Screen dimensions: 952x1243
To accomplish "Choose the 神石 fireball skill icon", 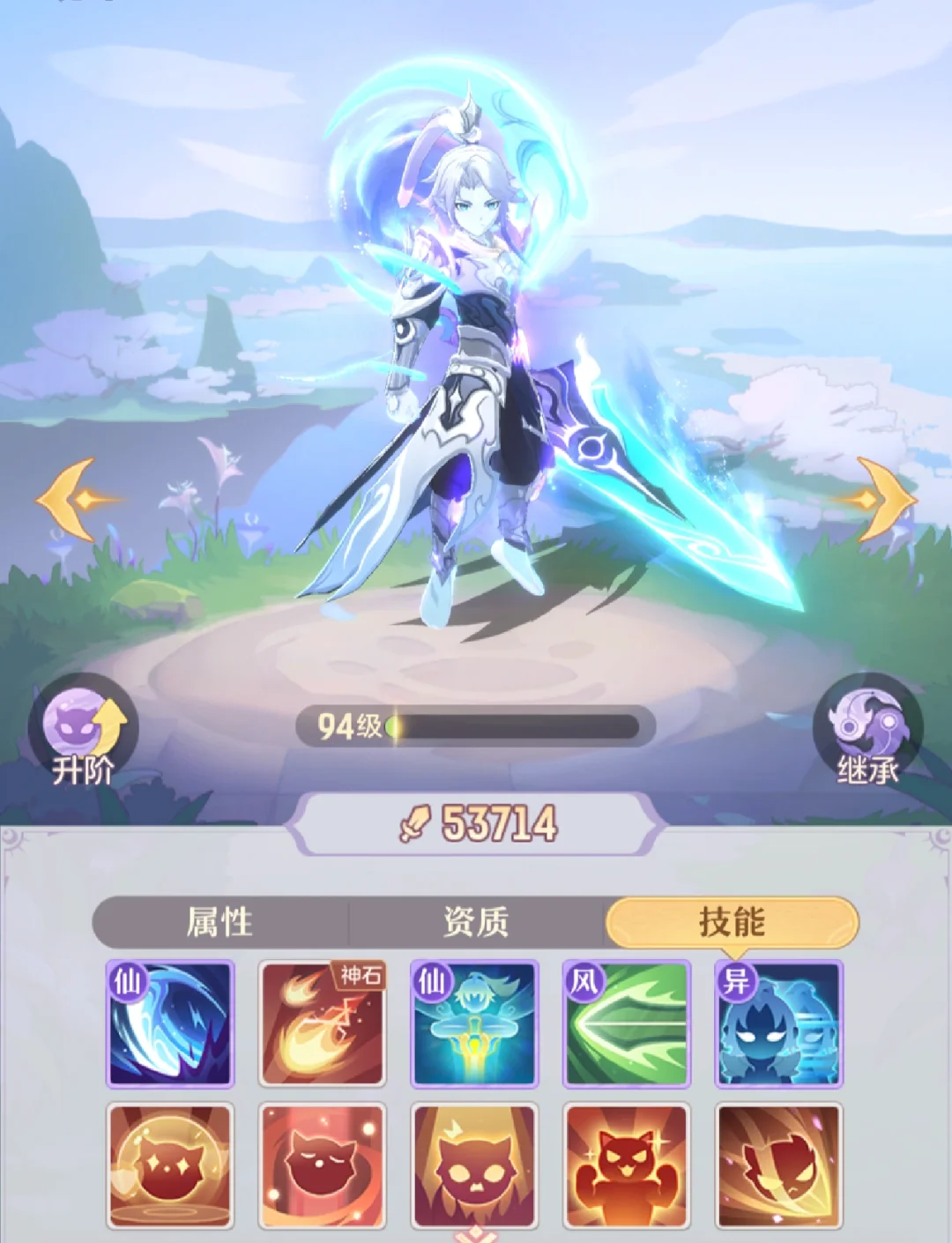I will tap(323, 1023).
